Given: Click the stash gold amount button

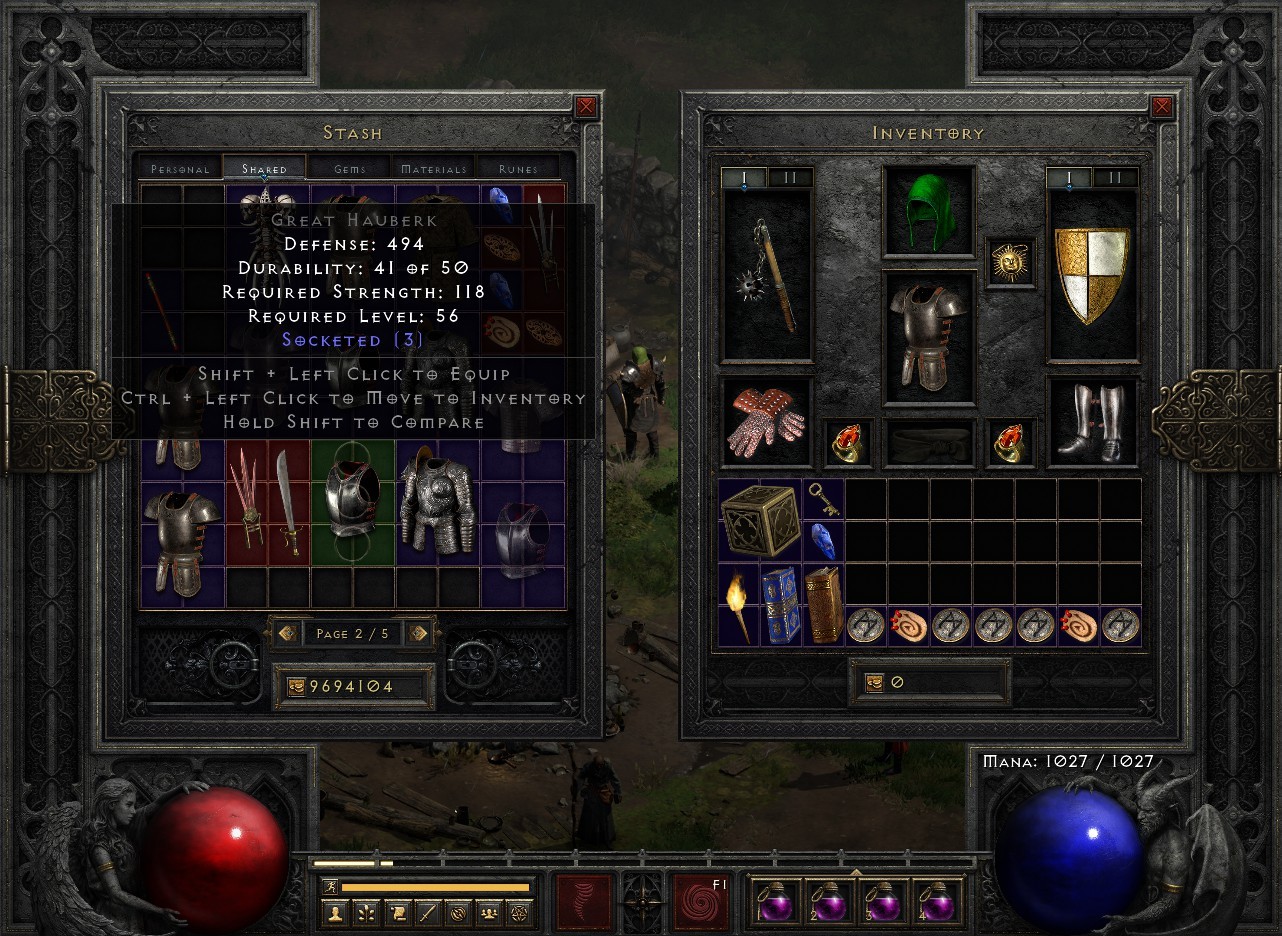Looking at the screenshot, I should tap(353, 686).
